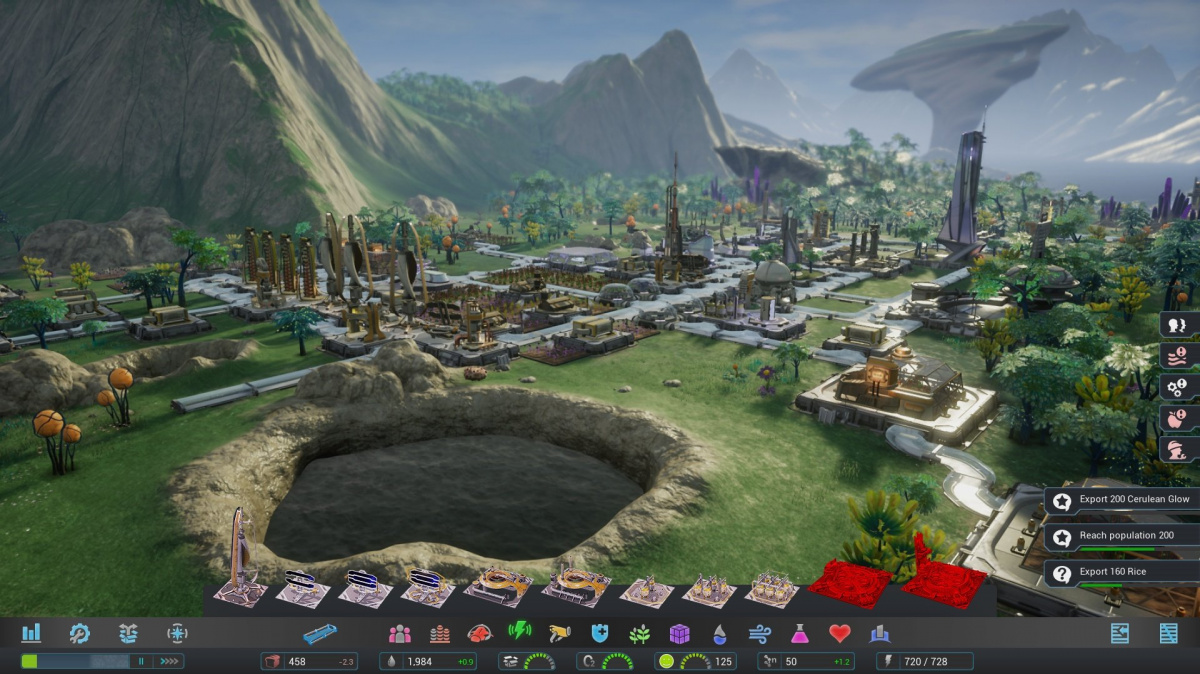The width and height of the screenshot is (1200, 674).
Task: Open the air quality wind category
Action: [x=759, y=633]
